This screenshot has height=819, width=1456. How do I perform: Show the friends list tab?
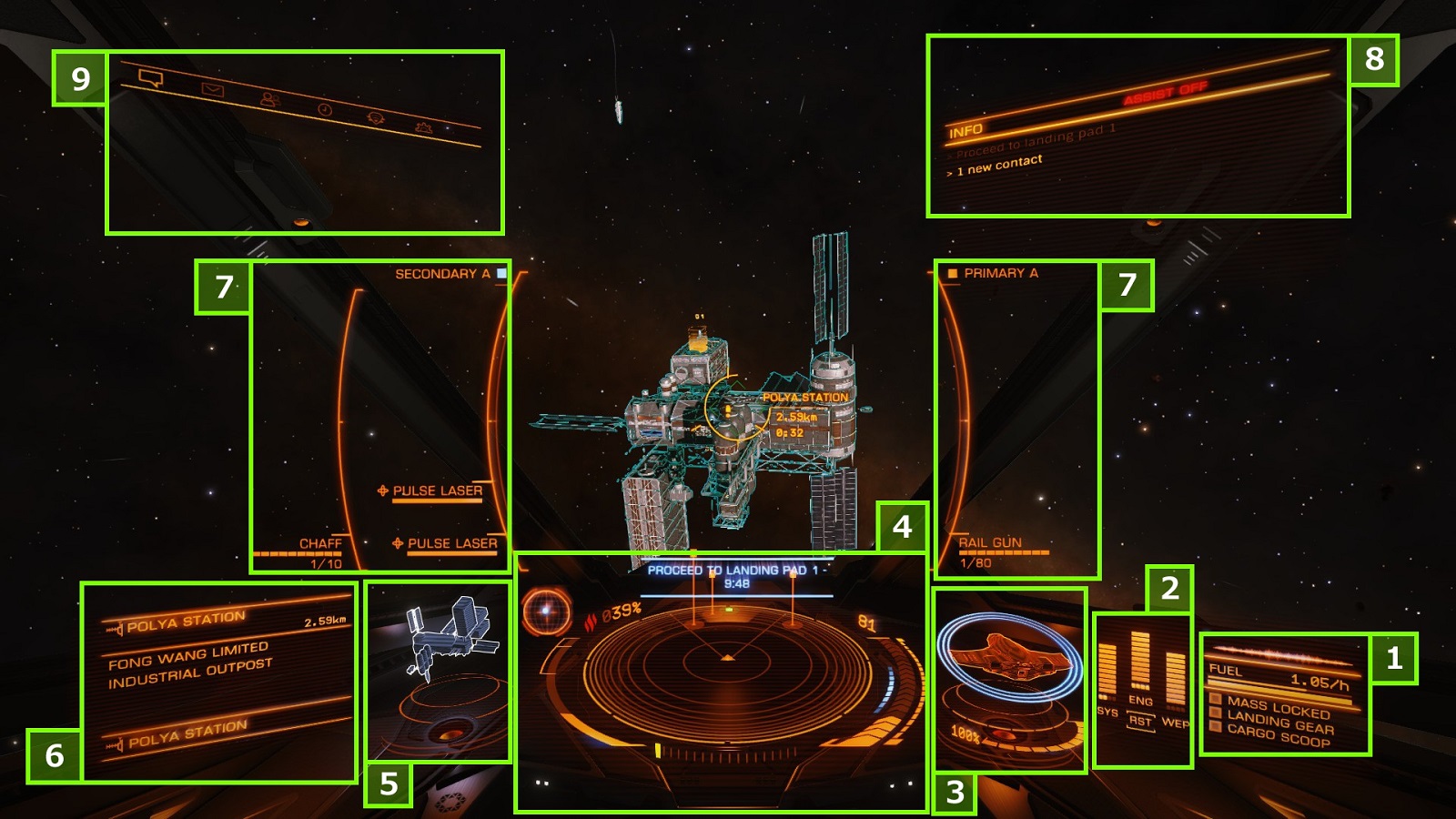(x=269, y=99)
